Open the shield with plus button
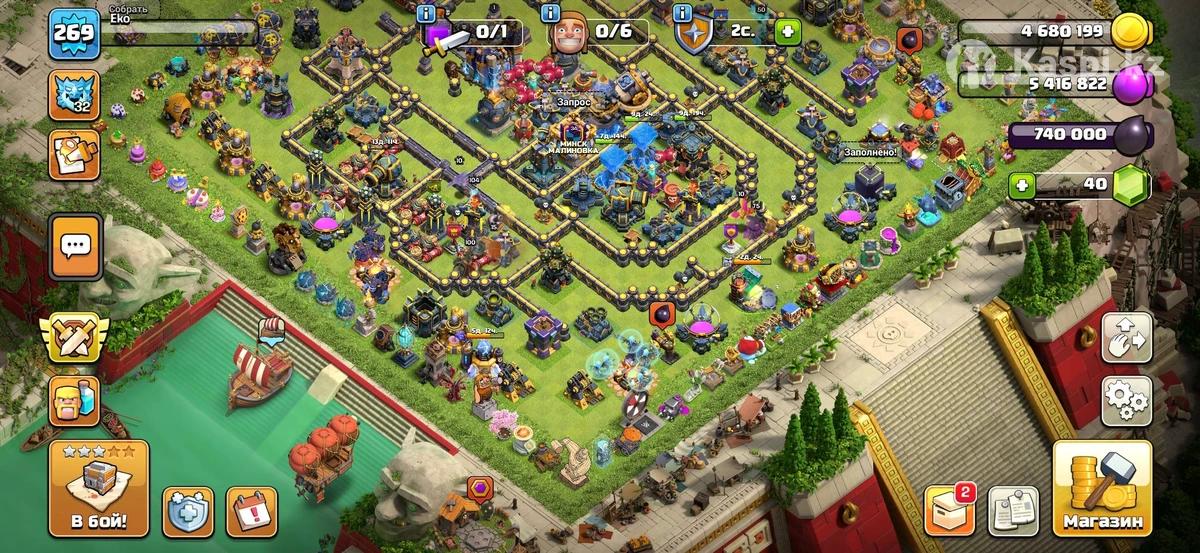1200x553 pixels. (x=187, y=512)
